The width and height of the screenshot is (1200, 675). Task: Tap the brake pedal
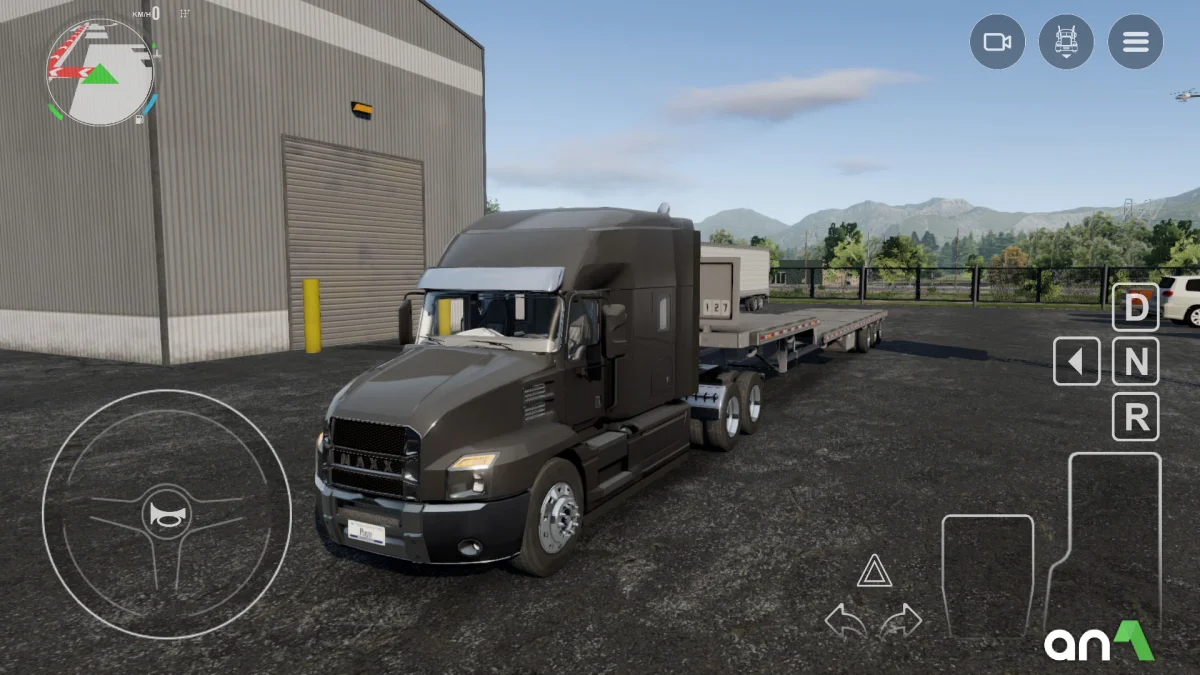(987, 575)
